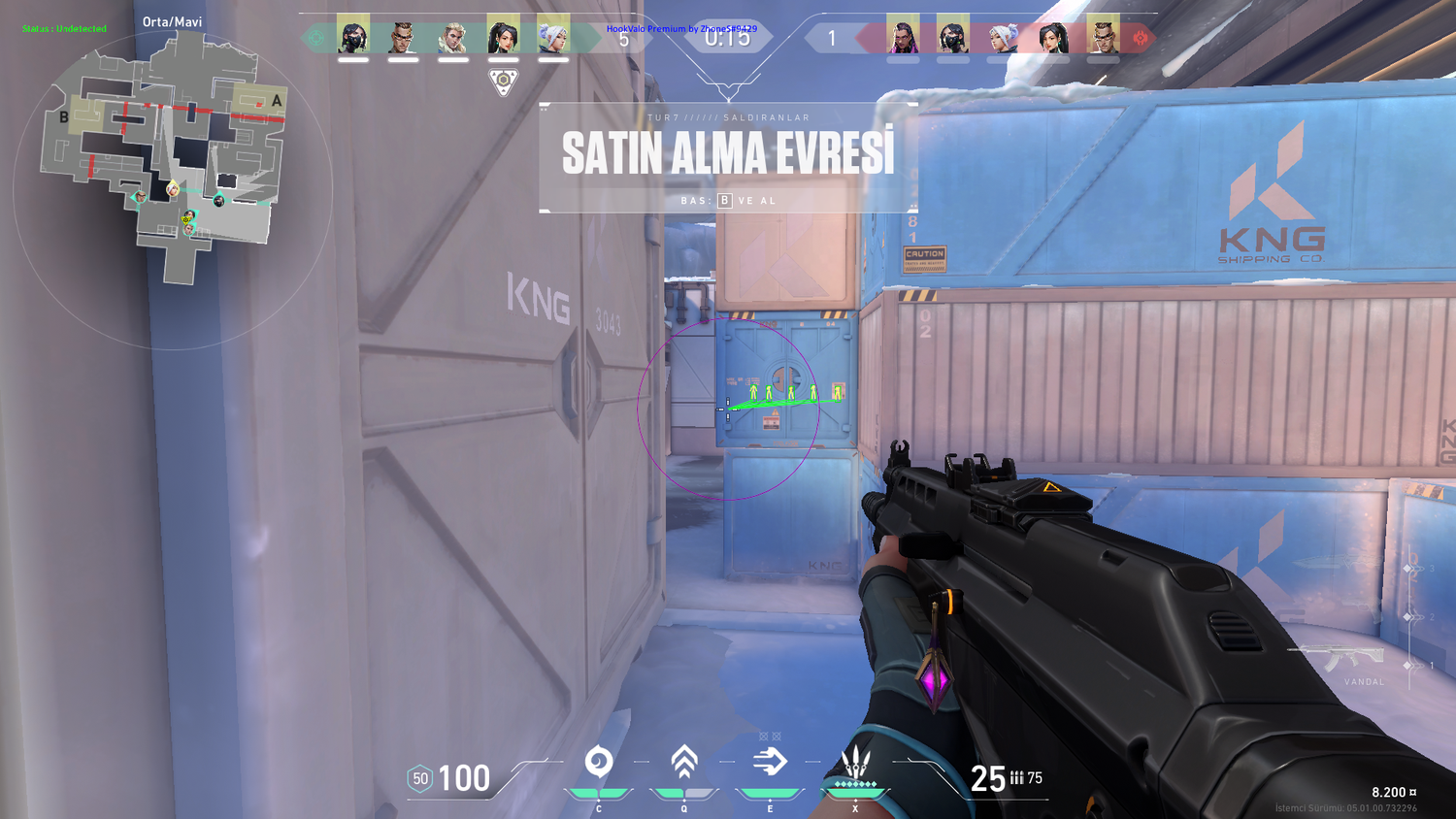Image resolution: width=1456 pixels, height=819 pixels.
Task: Click the first allied agent portrait
Action: (x=355, y=36)
